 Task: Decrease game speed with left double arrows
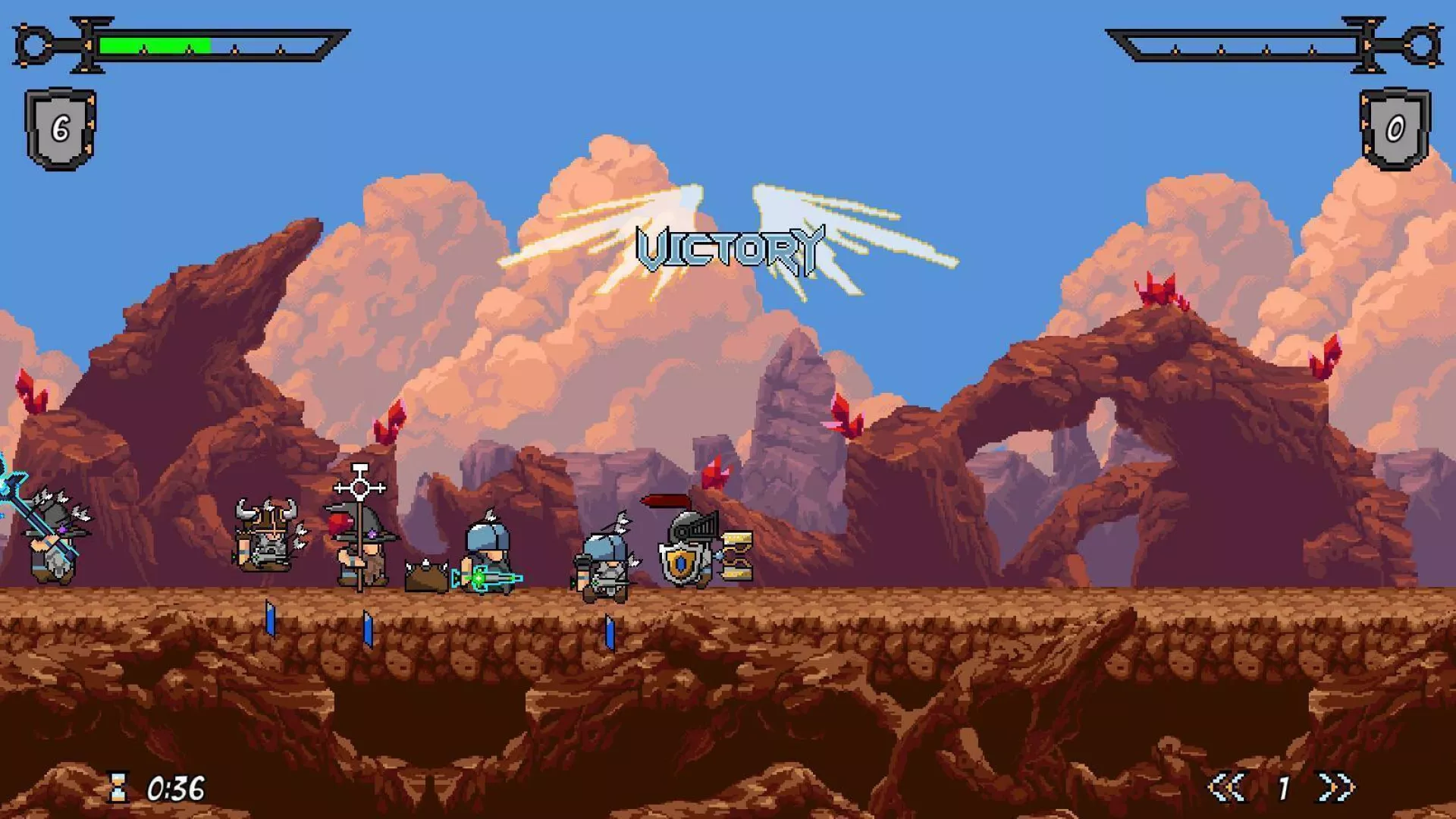pyautogui.click(x=1227, y=787)
